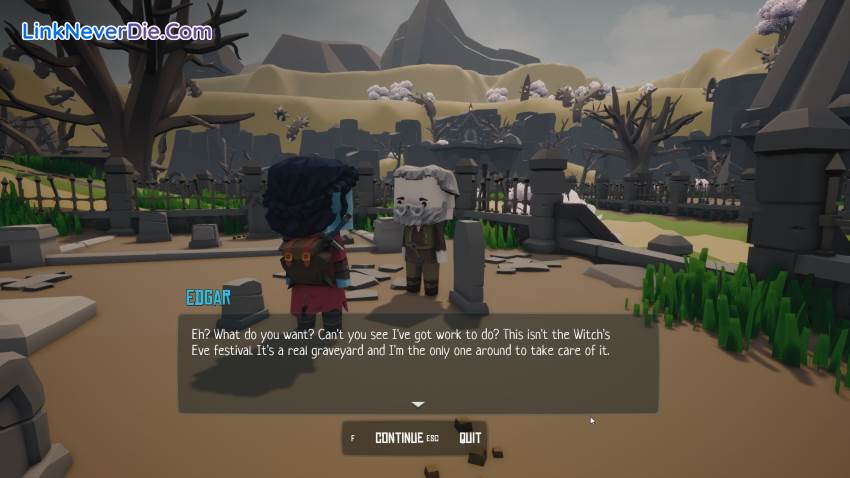Advance text using the white down arrow

[418, 404]
